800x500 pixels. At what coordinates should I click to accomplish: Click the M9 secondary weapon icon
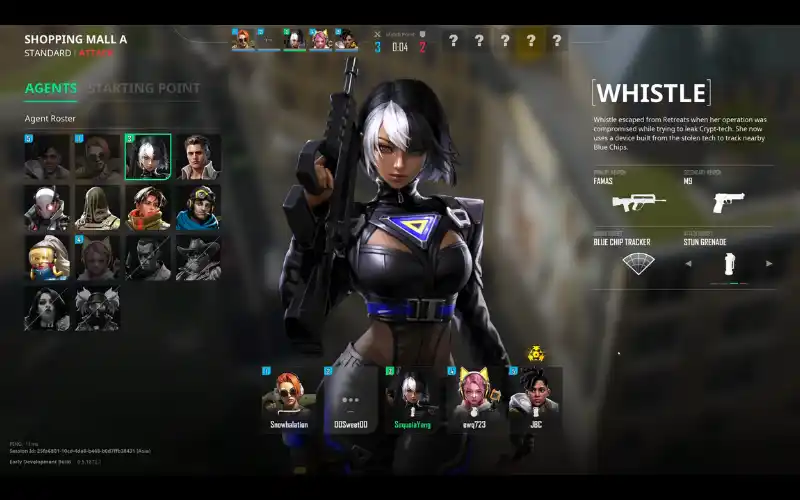pos(729,202)
